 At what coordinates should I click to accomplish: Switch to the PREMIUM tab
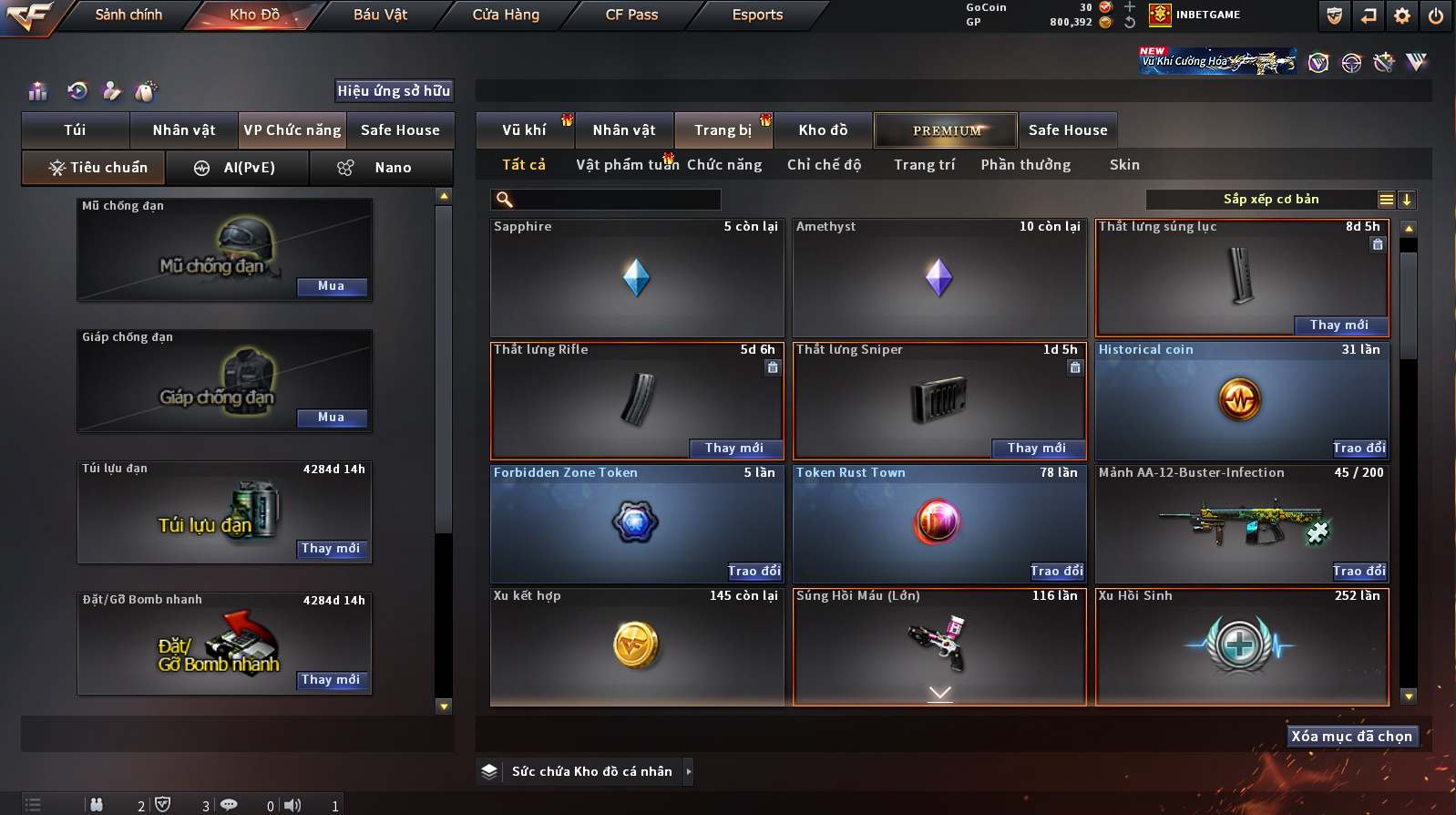point(947,130)
